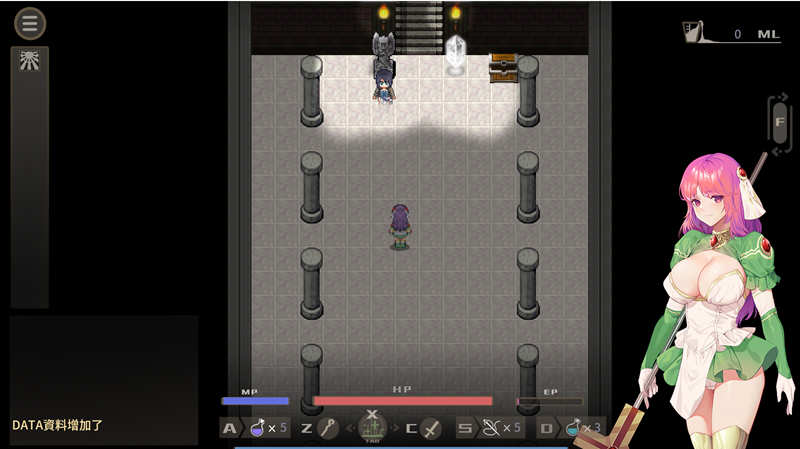
Task: Use the purple potion hotbar slot
Action: [x=258, y=429]
